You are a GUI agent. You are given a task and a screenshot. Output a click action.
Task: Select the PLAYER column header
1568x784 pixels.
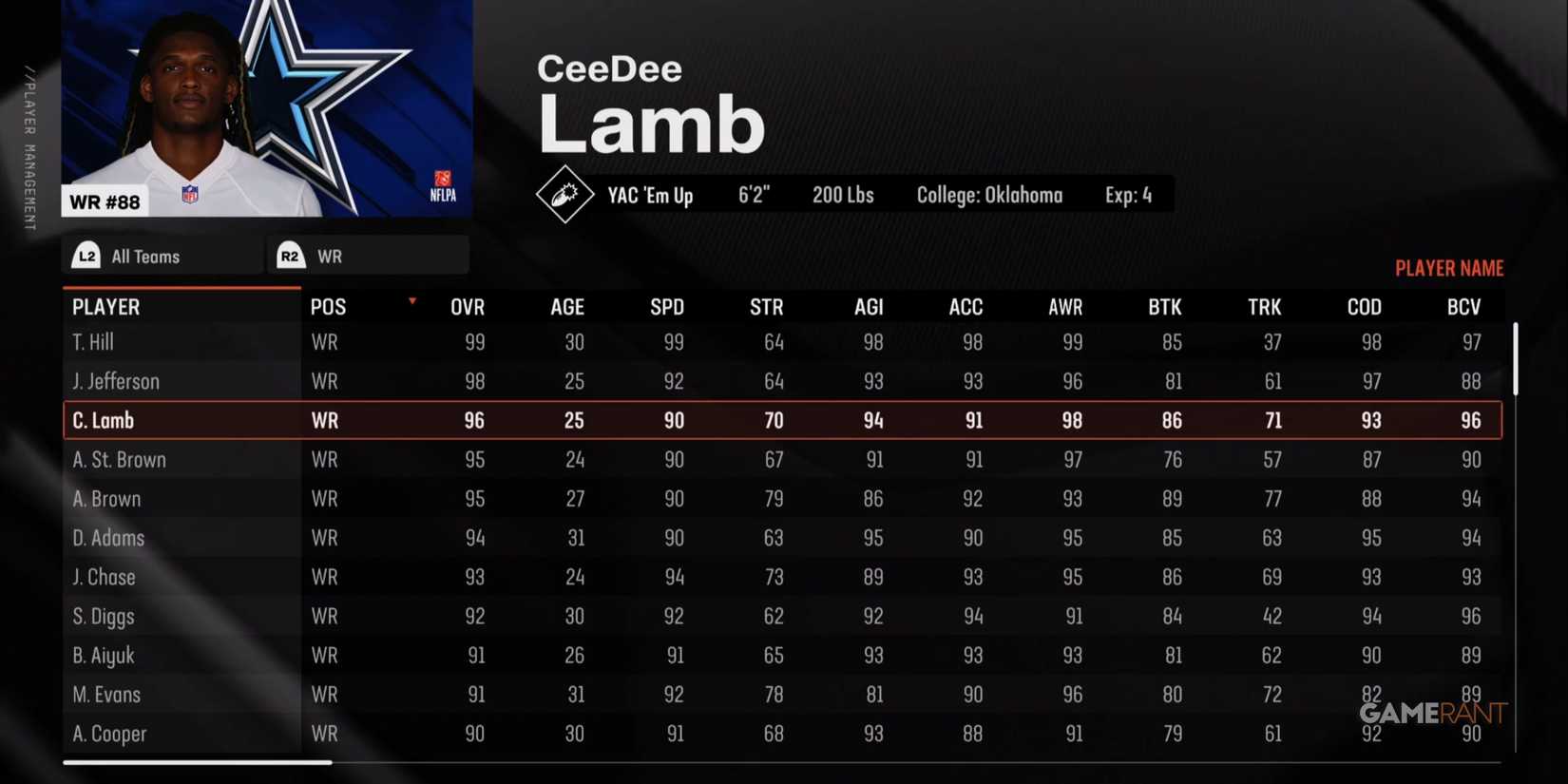[x=105, y=306]
